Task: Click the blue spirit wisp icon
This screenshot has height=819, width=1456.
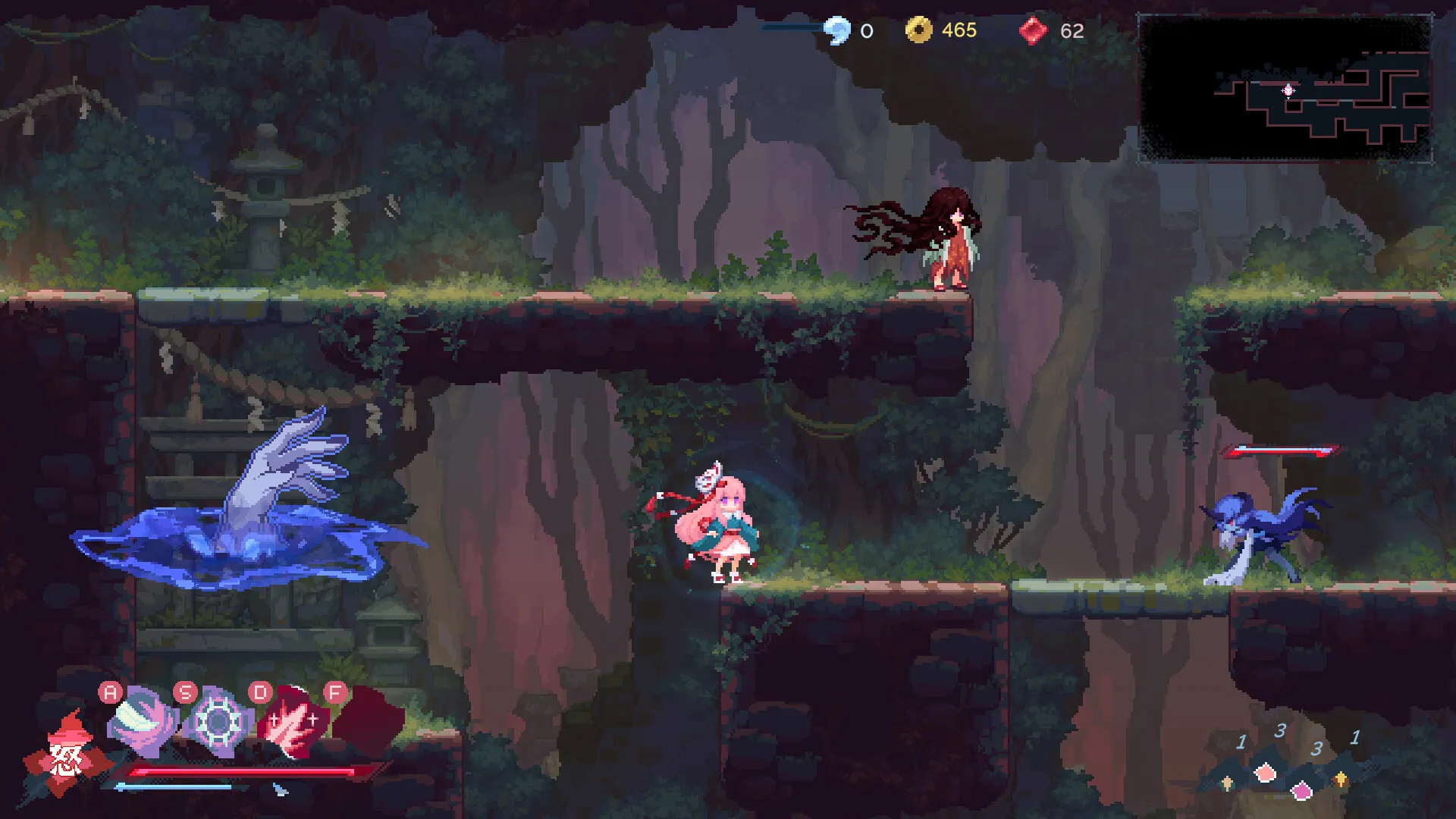Action: click(837, 30)
